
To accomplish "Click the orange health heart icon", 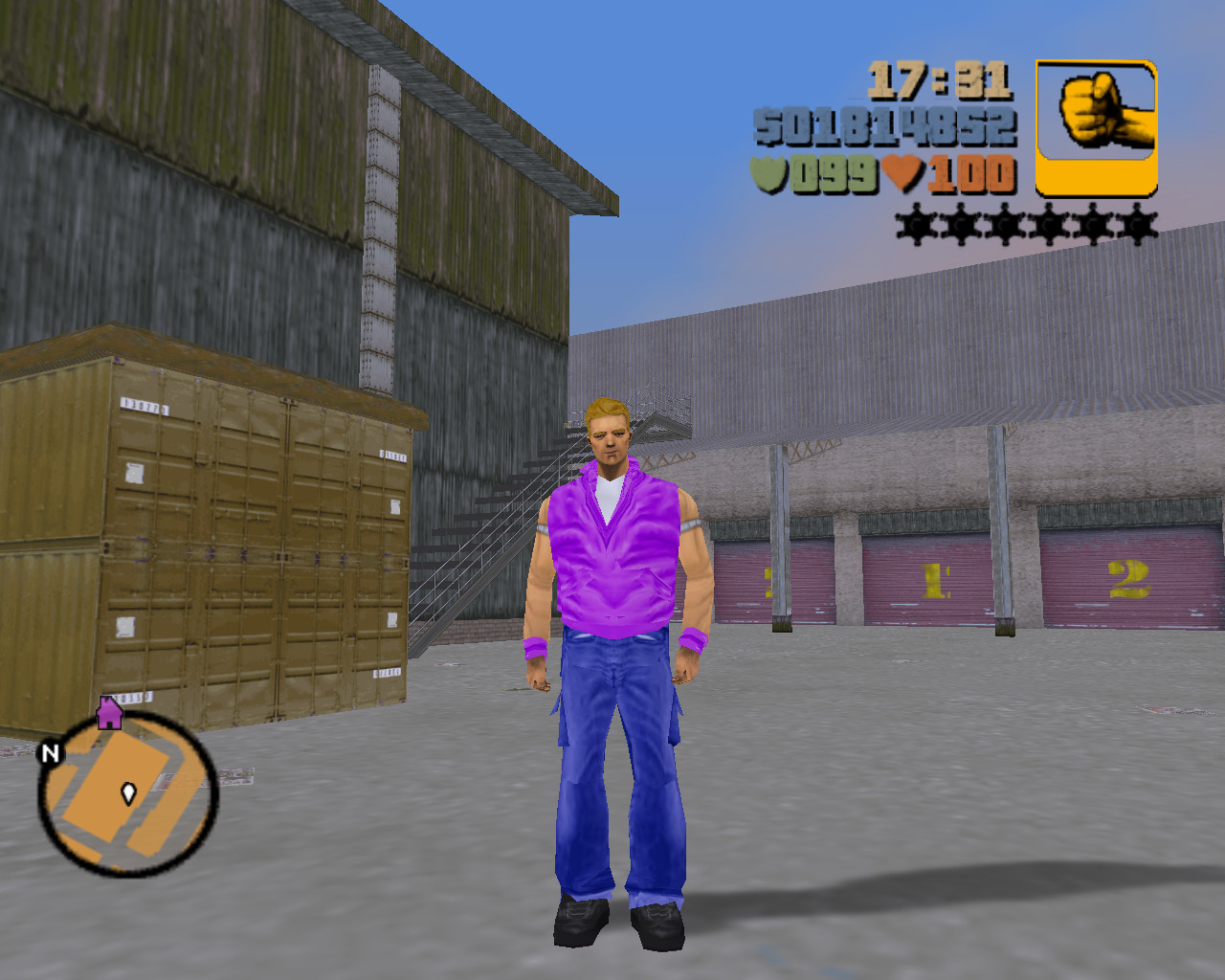I will [901, 174].
